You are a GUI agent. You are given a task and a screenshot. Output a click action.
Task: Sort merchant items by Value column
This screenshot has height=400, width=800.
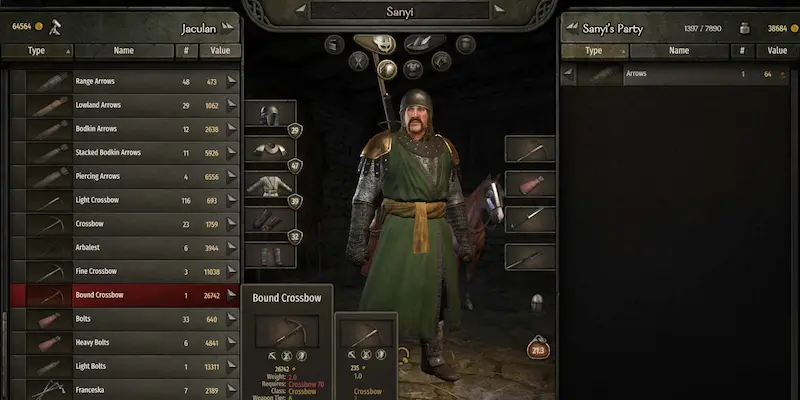pyautogui.click(x=220, y=50)
